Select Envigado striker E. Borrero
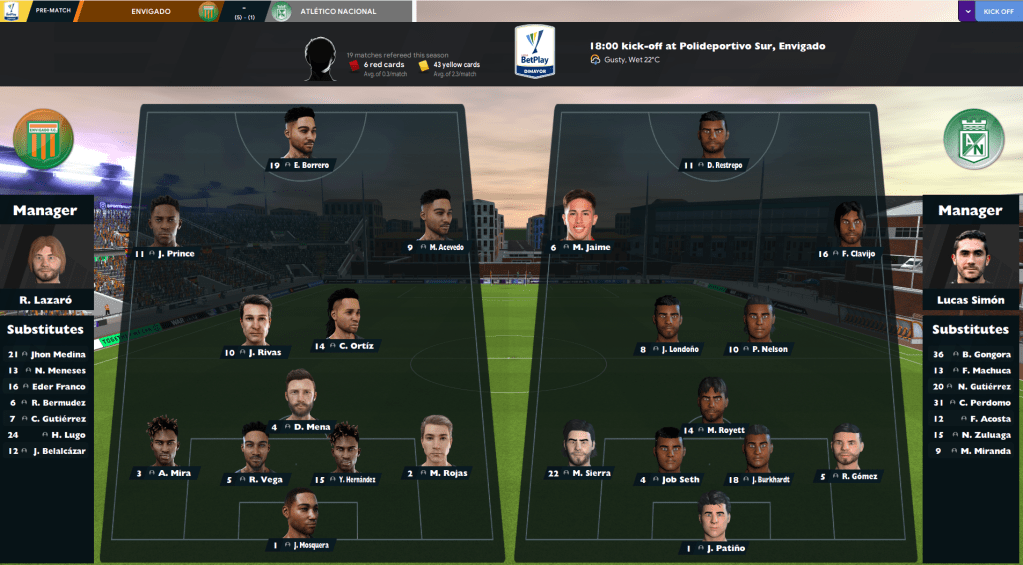Viewport: 1023px width, 565px height. [300, 135]
